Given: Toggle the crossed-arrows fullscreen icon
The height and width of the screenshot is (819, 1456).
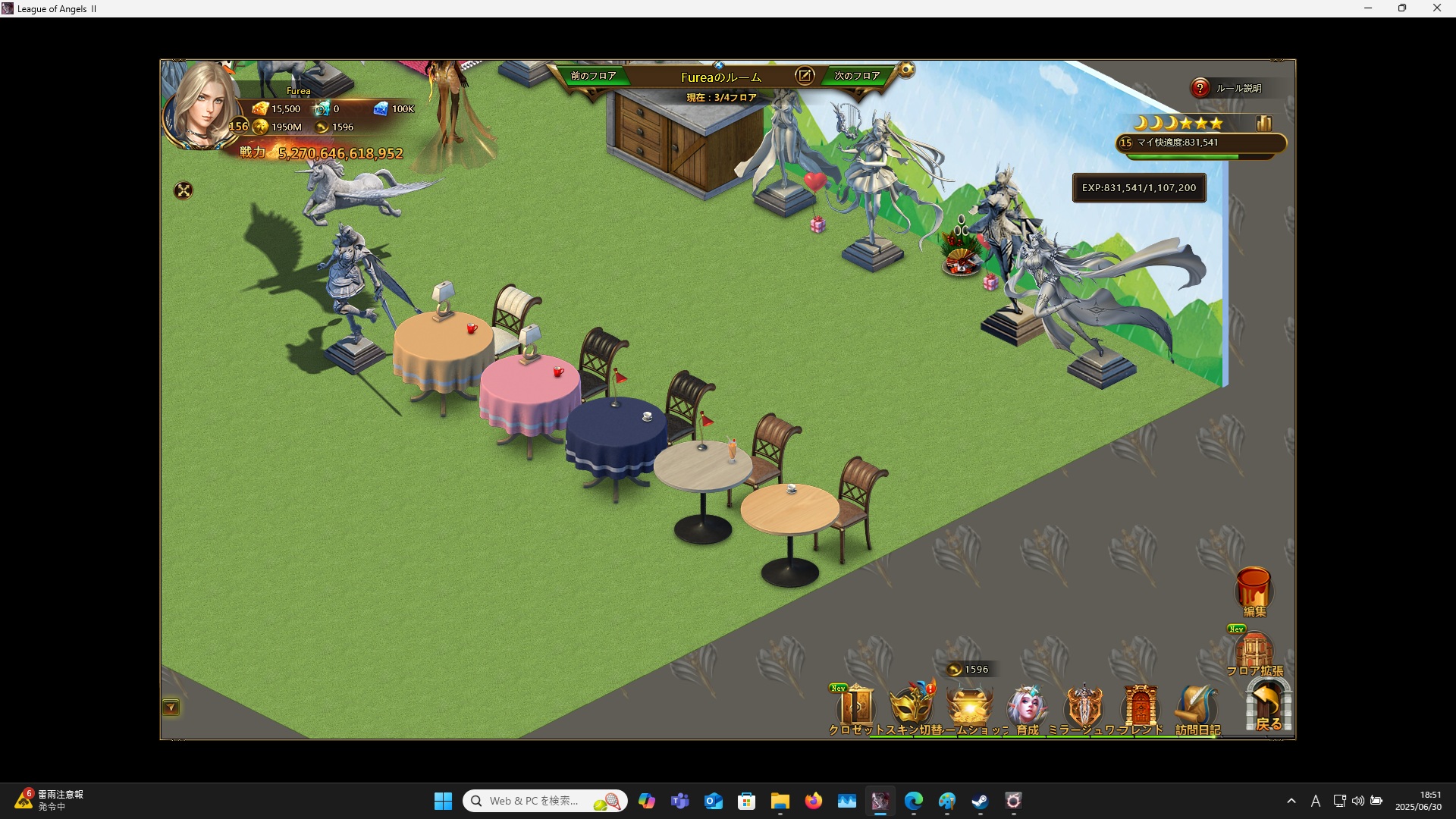Looking at the screenshot, I should 184,190.
